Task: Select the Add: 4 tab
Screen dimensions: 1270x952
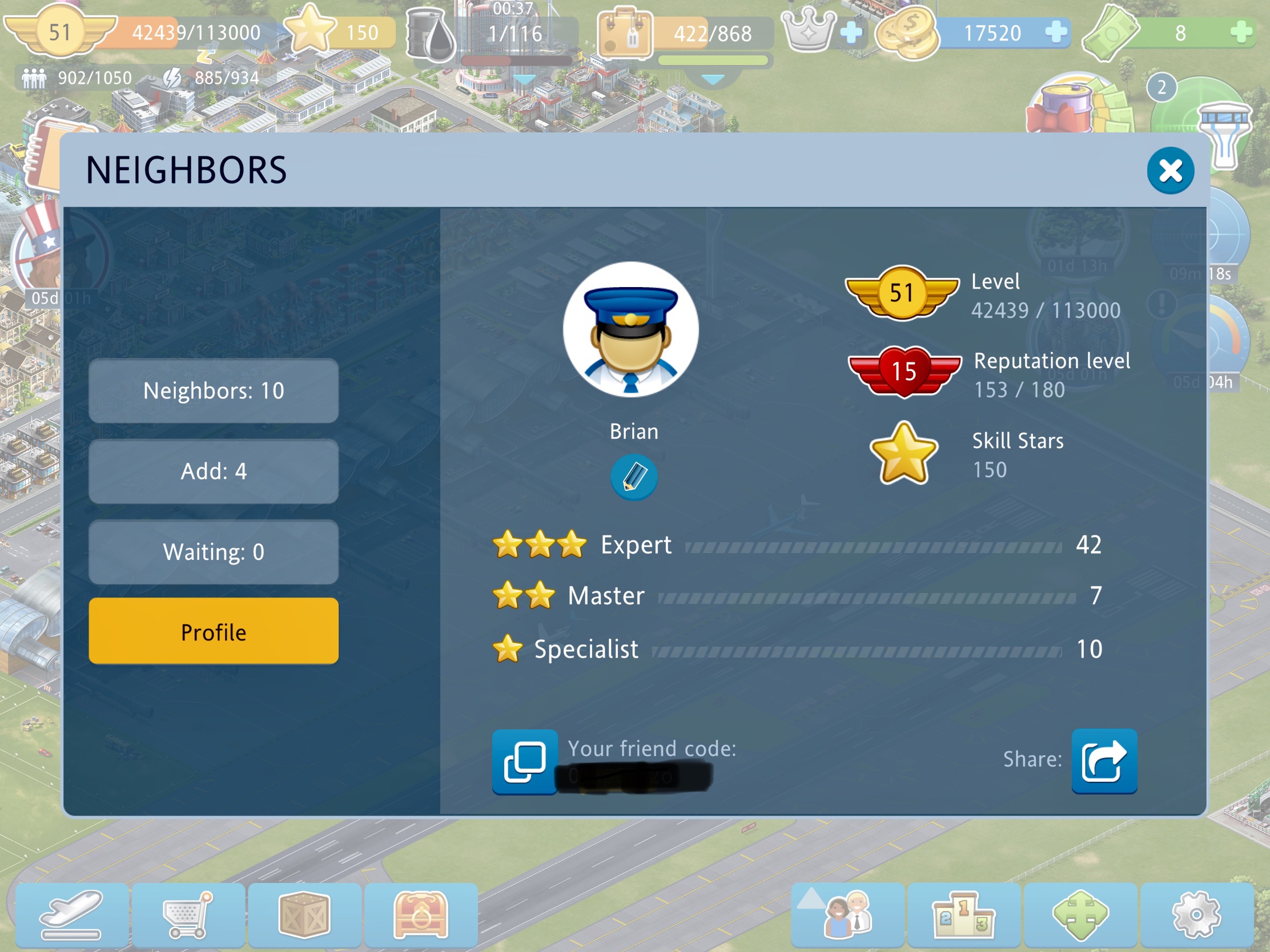Action: 213,471
